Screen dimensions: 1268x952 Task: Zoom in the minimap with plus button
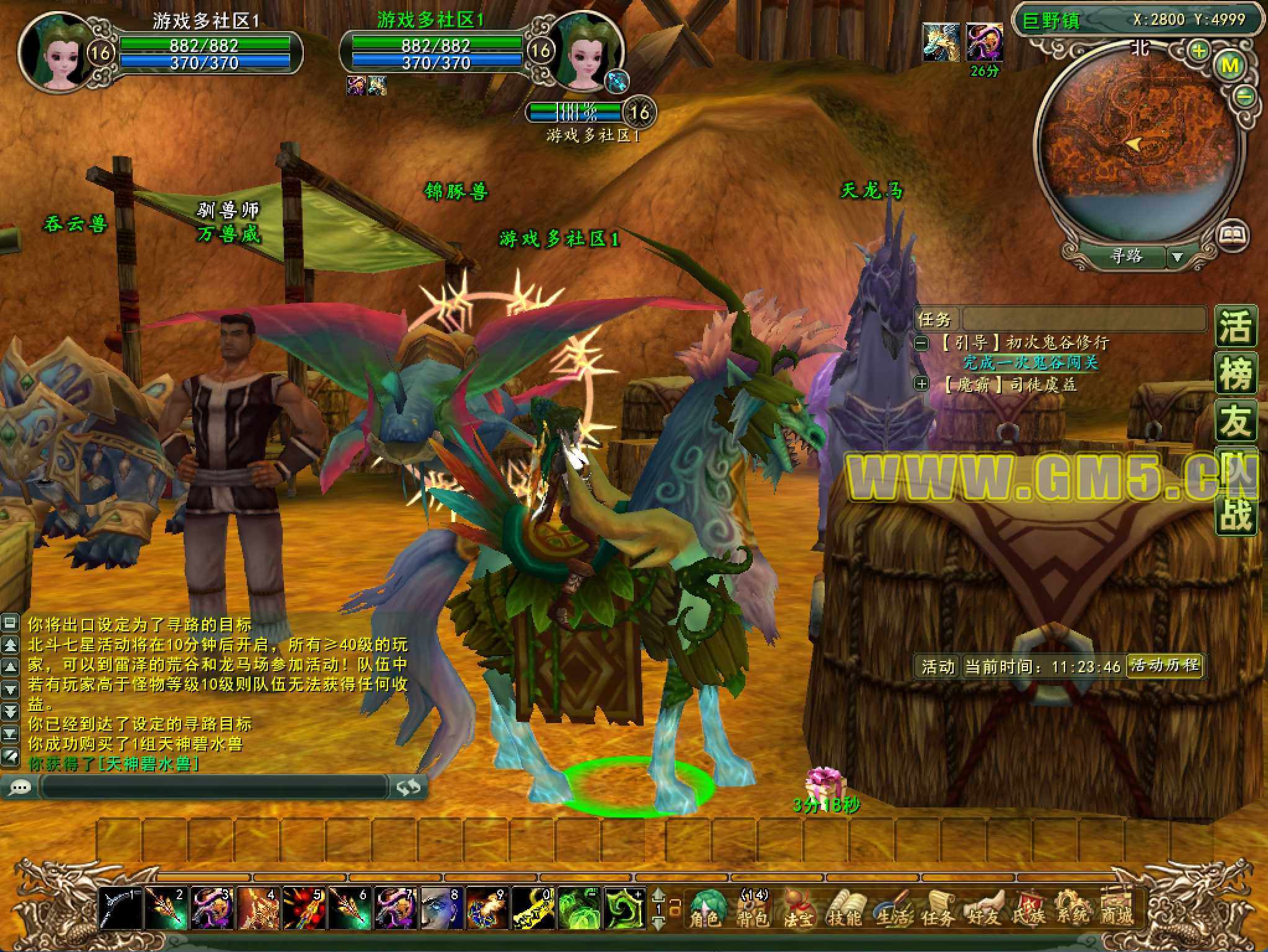click(1199, 51)
